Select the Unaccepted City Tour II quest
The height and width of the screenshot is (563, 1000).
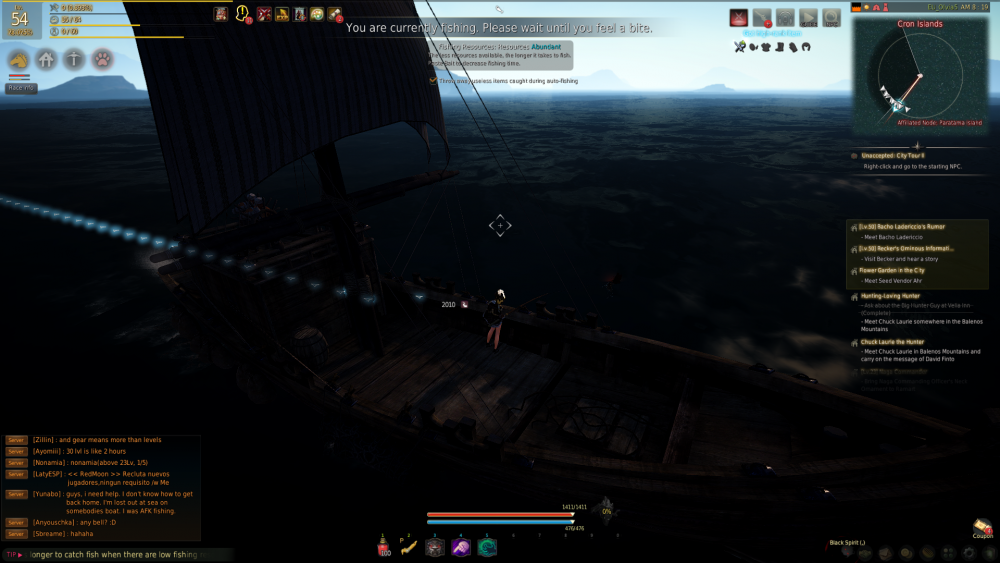(895, 156)
